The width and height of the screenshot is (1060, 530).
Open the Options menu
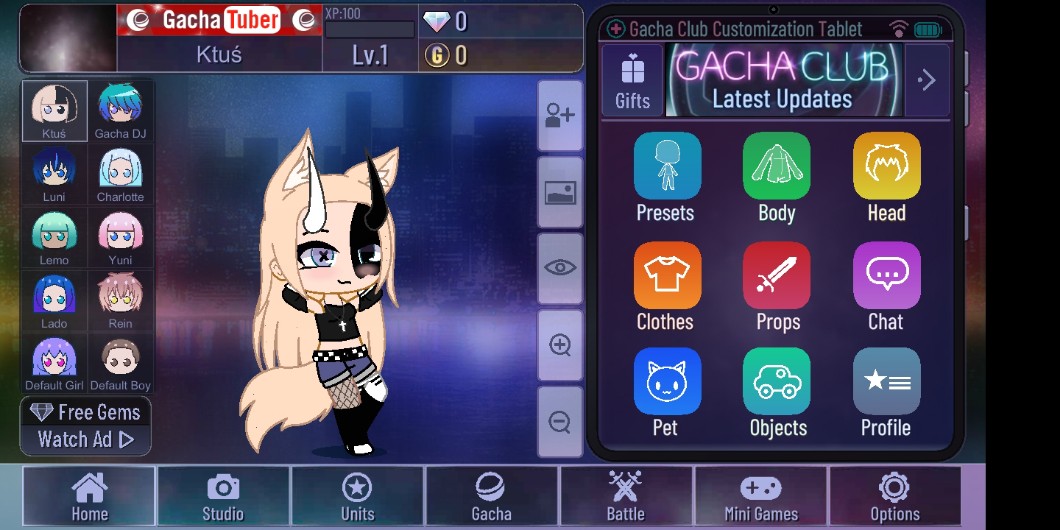coord(894,497)
